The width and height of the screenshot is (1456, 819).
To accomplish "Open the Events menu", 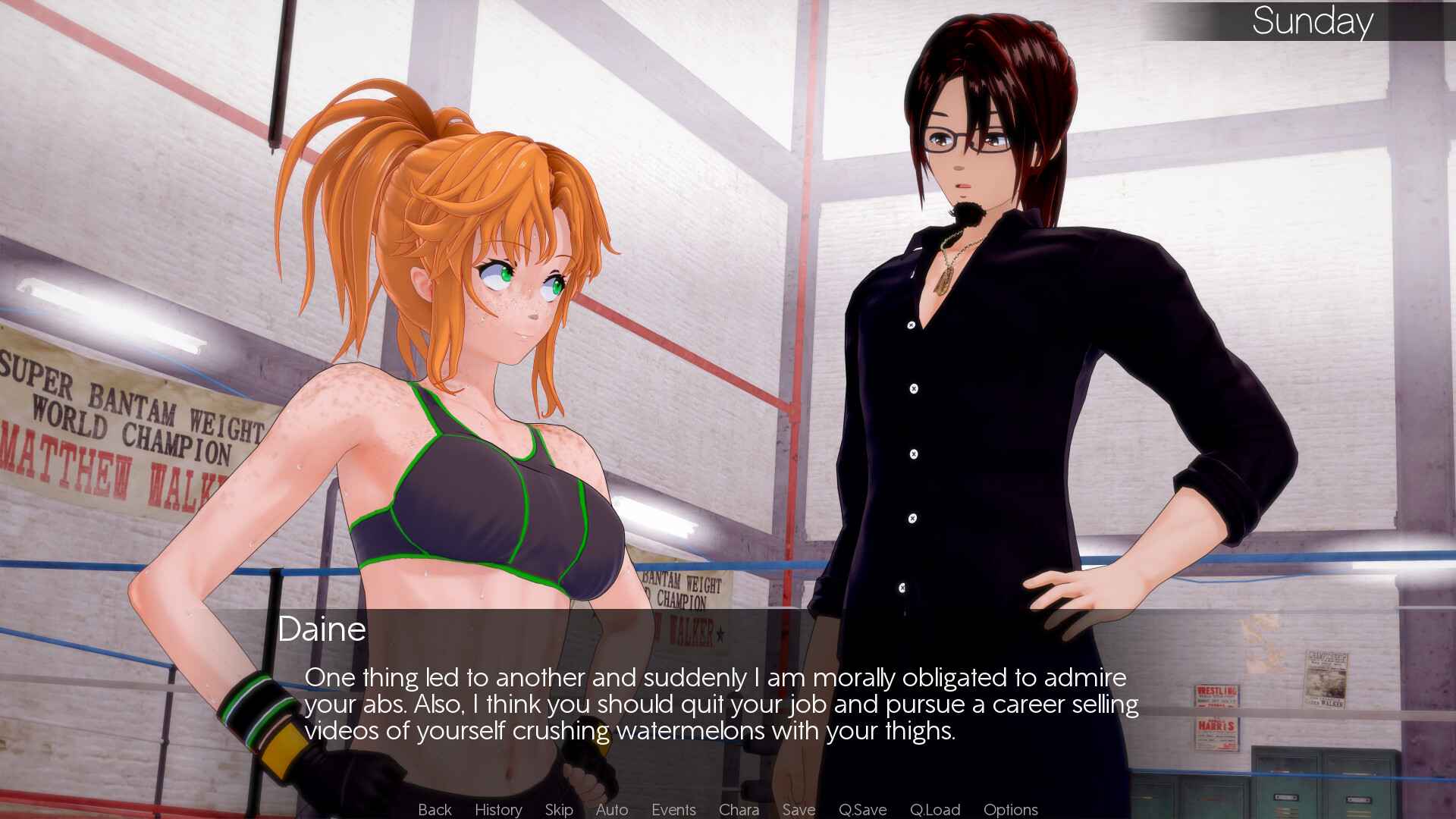I will (673, 810).
